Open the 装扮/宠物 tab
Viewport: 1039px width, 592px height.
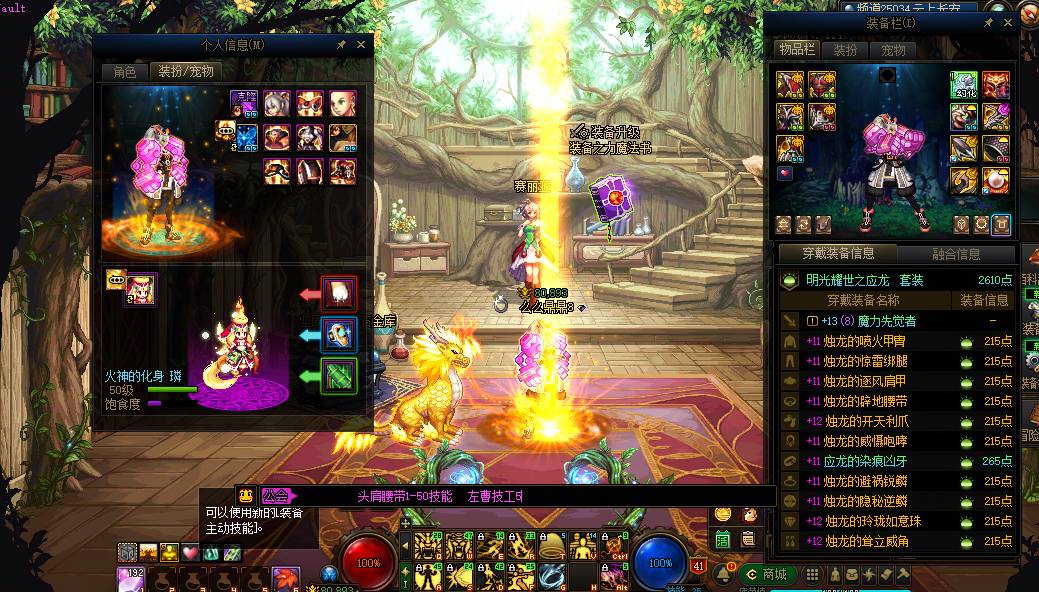[185, 71]
